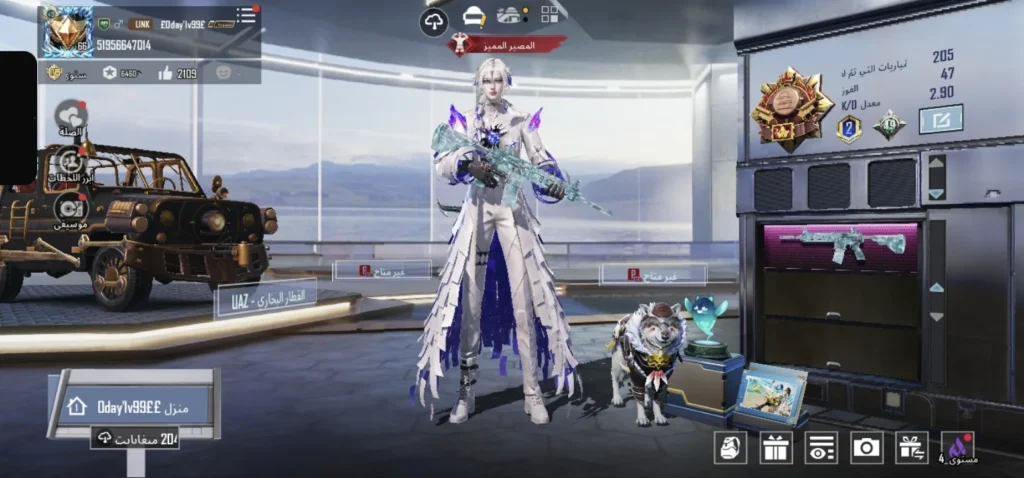Open the gift box icon in bottom toolbar
The height and width of the screenshot is (478, 1024).
tap(775, 448)
